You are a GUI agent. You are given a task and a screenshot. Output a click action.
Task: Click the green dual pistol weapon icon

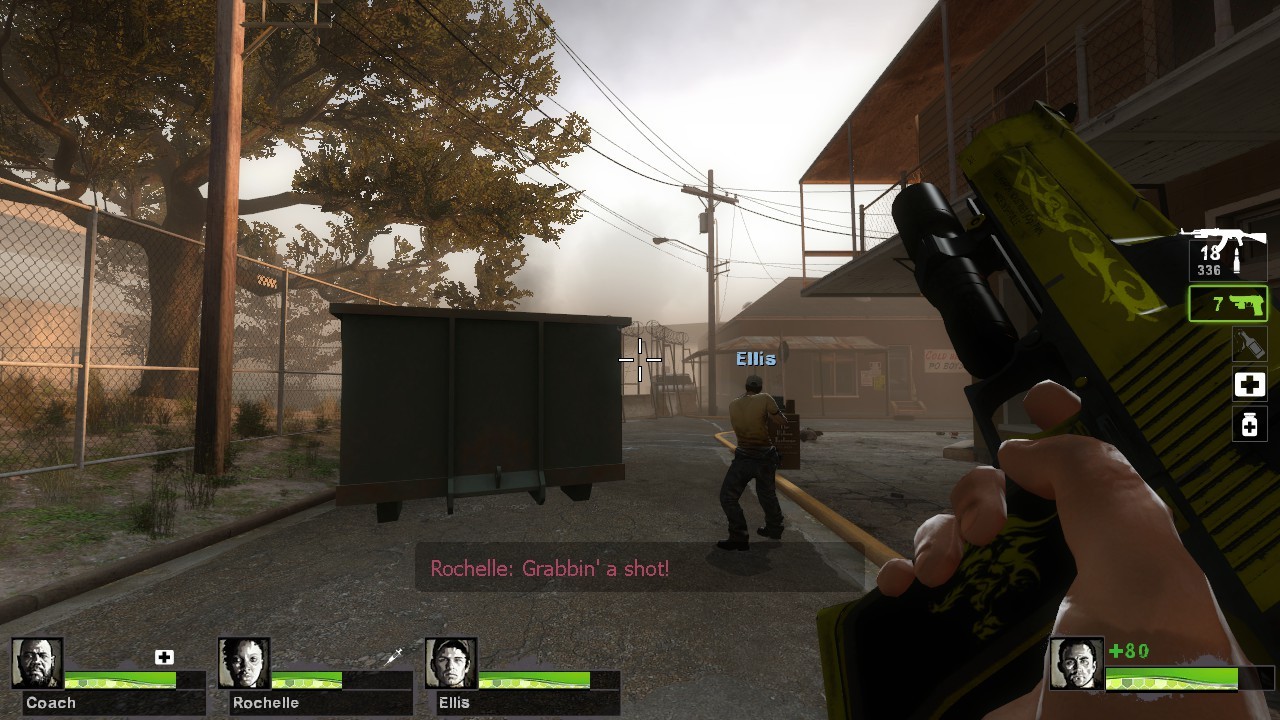coord(1247,304)
